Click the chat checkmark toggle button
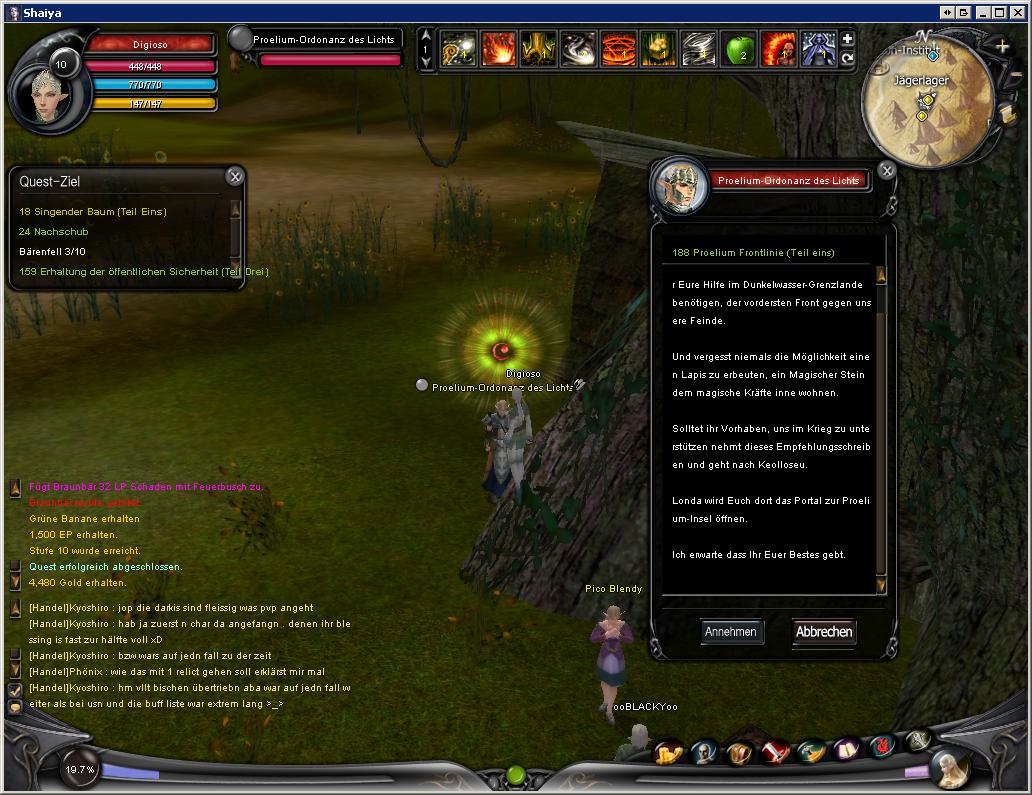Image resolution: width=1032 pixels, height=795 pixels. (15, 690)
